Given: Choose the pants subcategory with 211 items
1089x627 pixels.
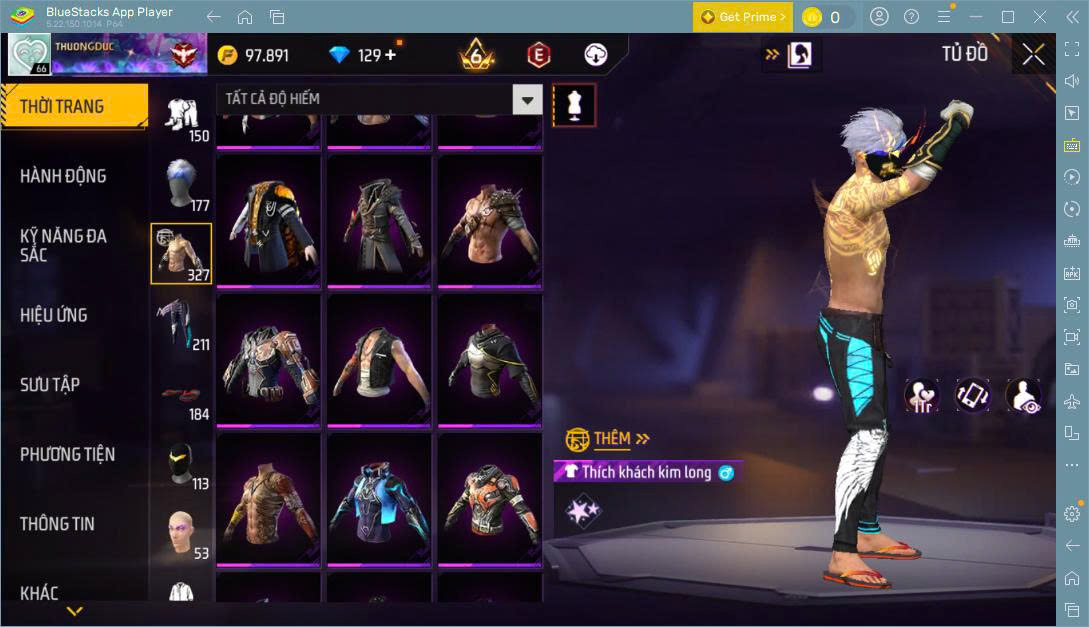Looking at the screenshot, I should (x=181, y=323).
